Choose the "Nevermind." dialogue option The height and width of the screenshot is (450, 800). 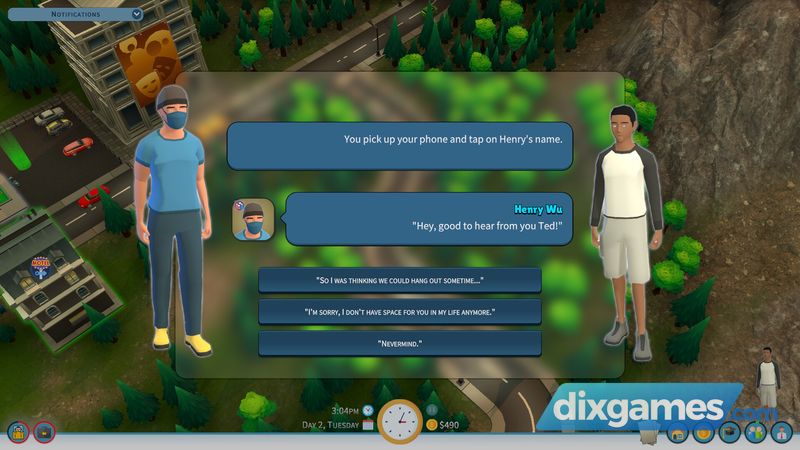[400, 344]
